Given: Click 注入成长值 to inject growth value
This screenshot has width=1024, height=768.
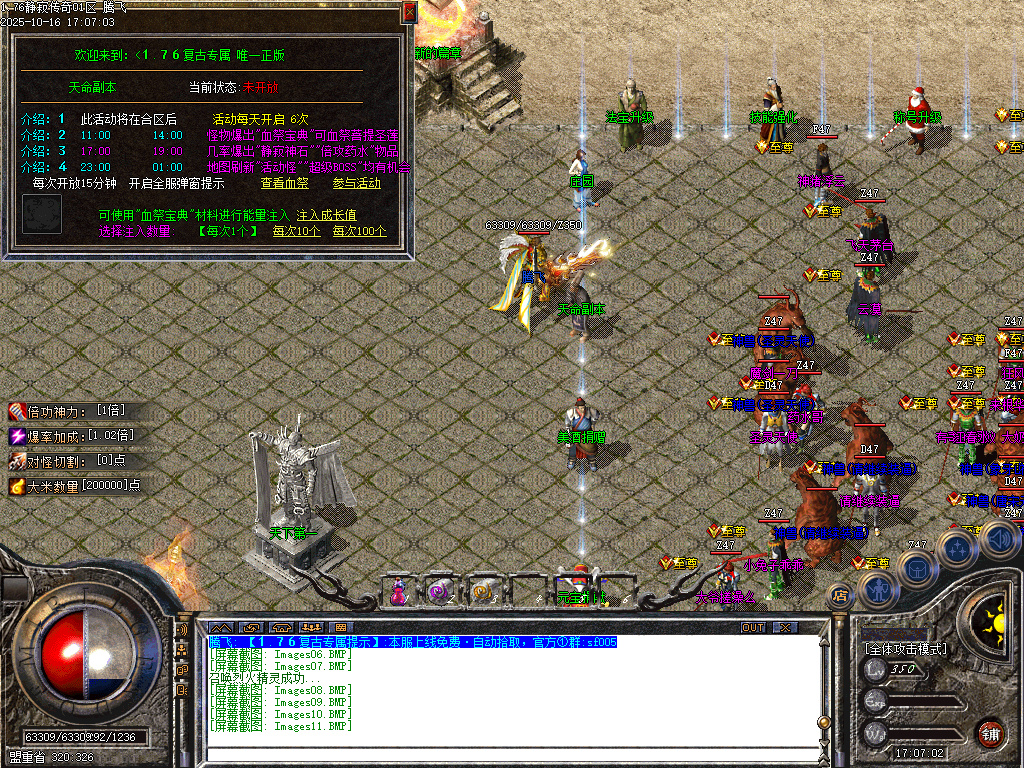Looking at the screenshot, I should pos(327,215).
